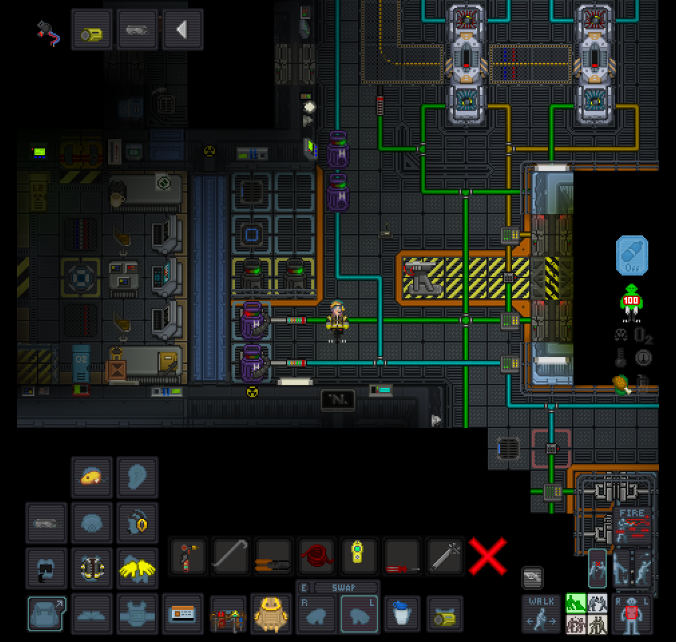Select the ID card slot
The image size is (676, 642).
(182, 611)
